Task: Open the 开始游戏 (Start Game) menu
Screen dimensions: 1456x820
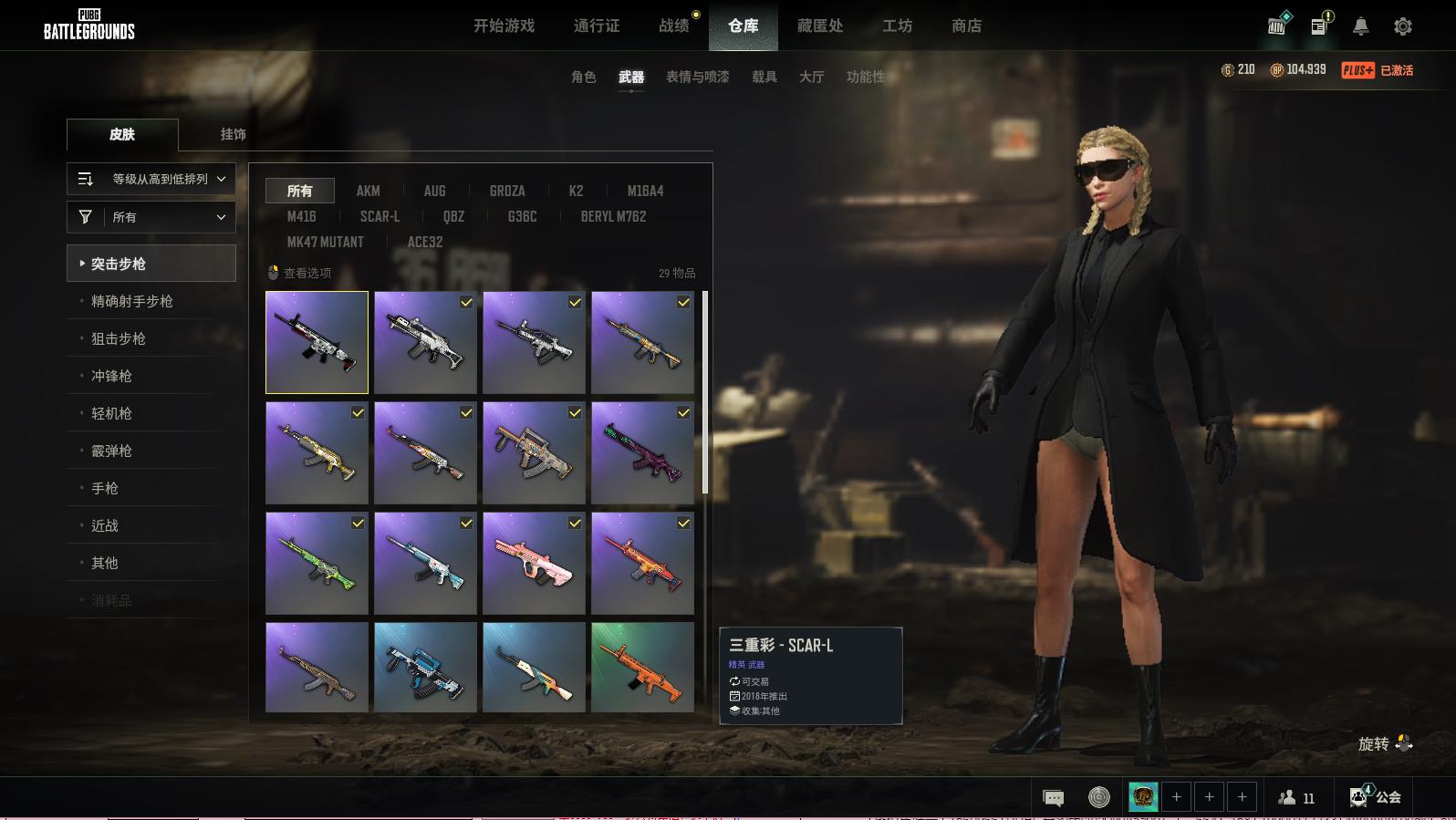Action: tap(504, 26)
